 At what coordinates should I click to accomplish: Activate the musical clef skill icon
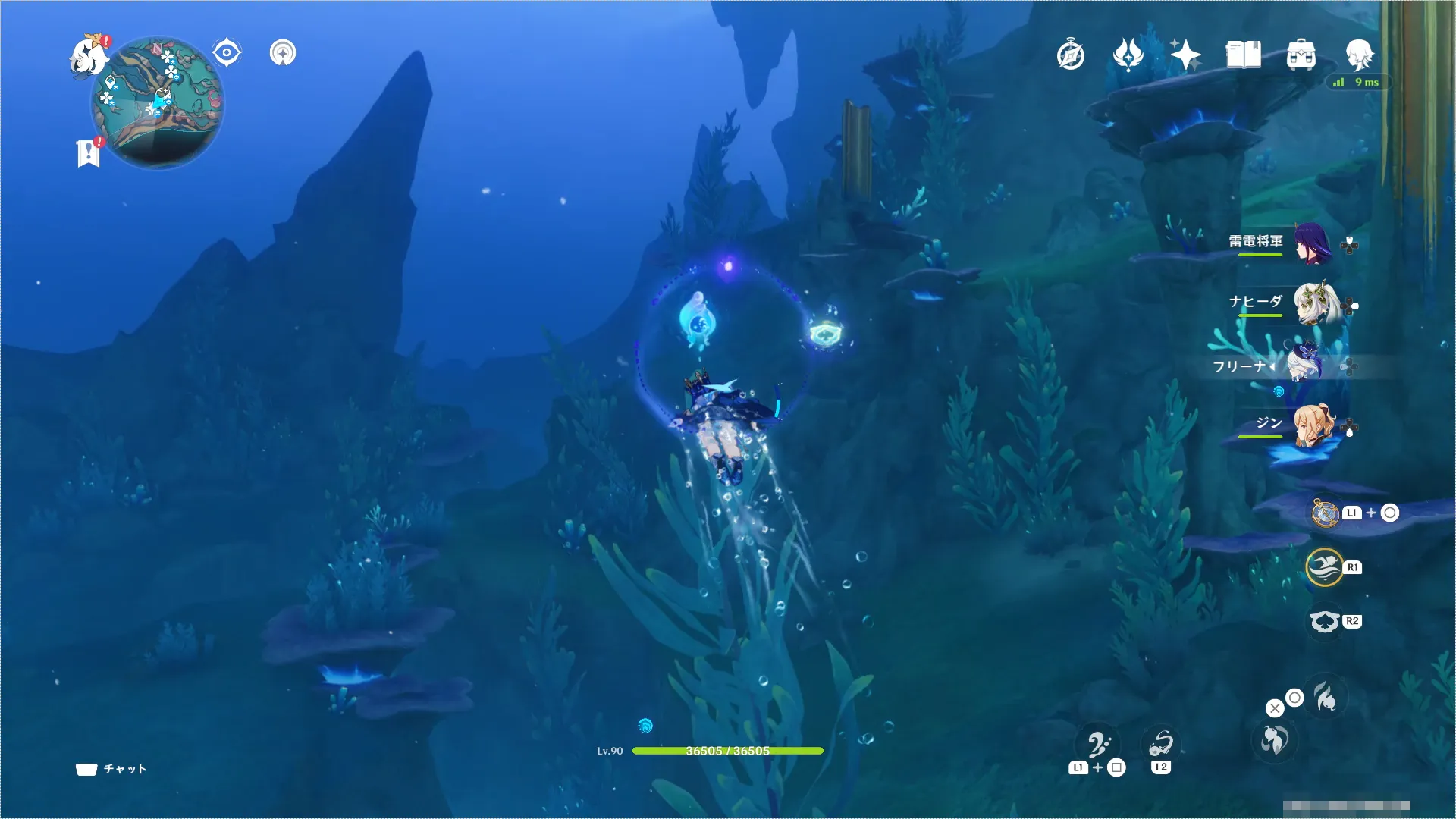coord(1099,745)
